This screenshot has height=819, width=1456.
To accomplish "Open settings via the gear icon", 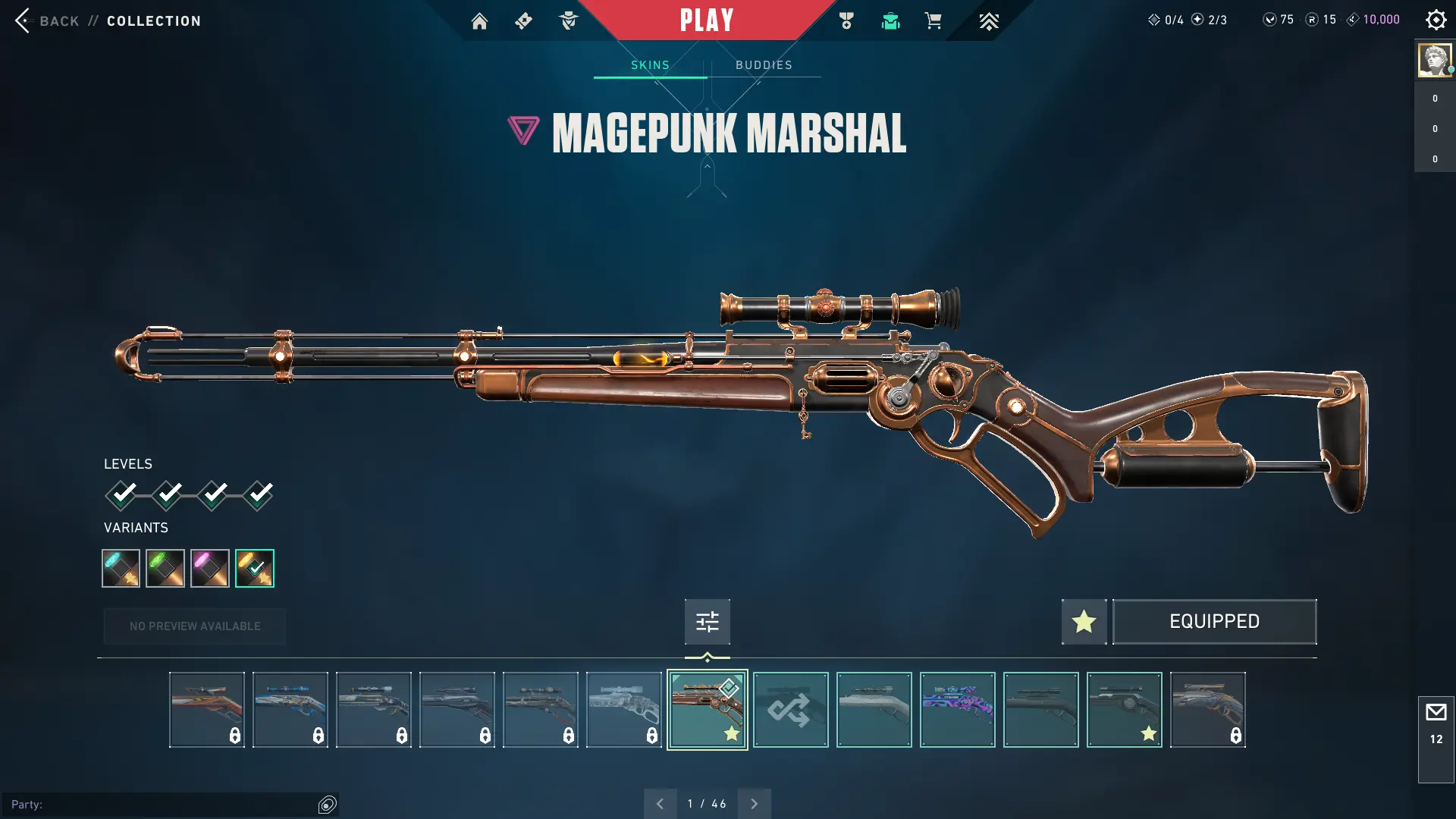I will pos(1436,20).
